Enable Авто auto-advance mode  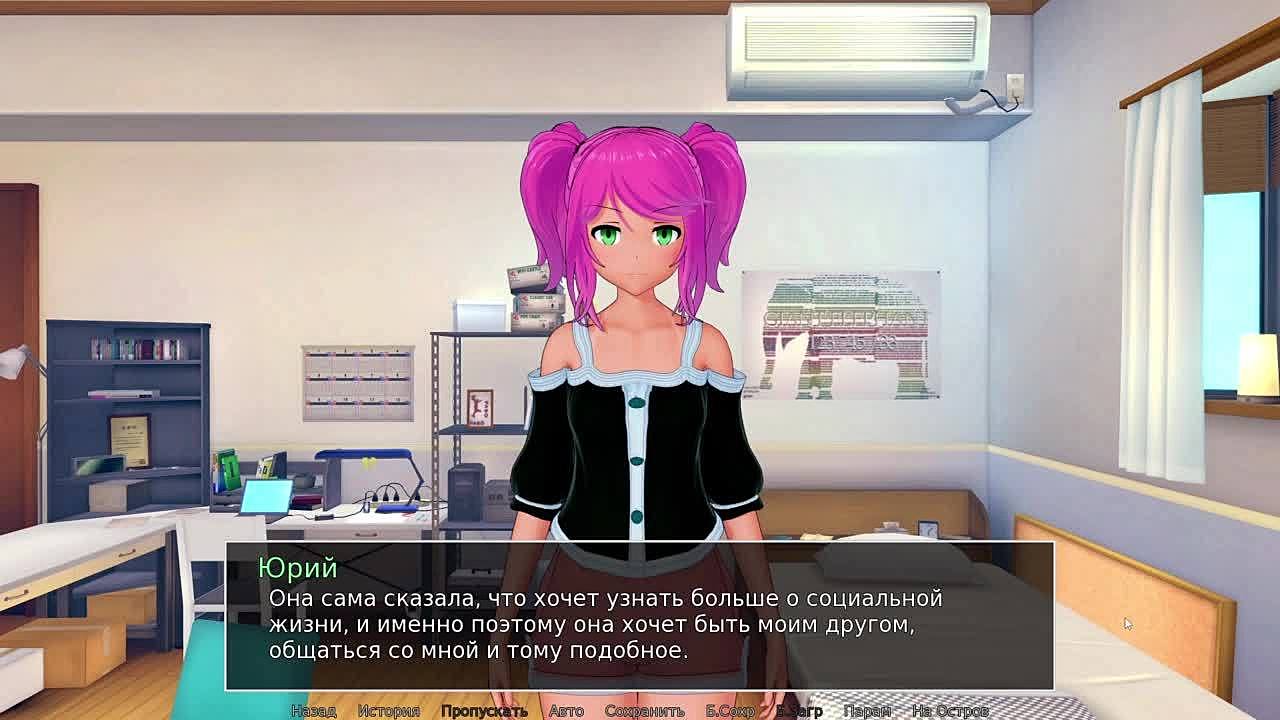[x=566, y=711]
